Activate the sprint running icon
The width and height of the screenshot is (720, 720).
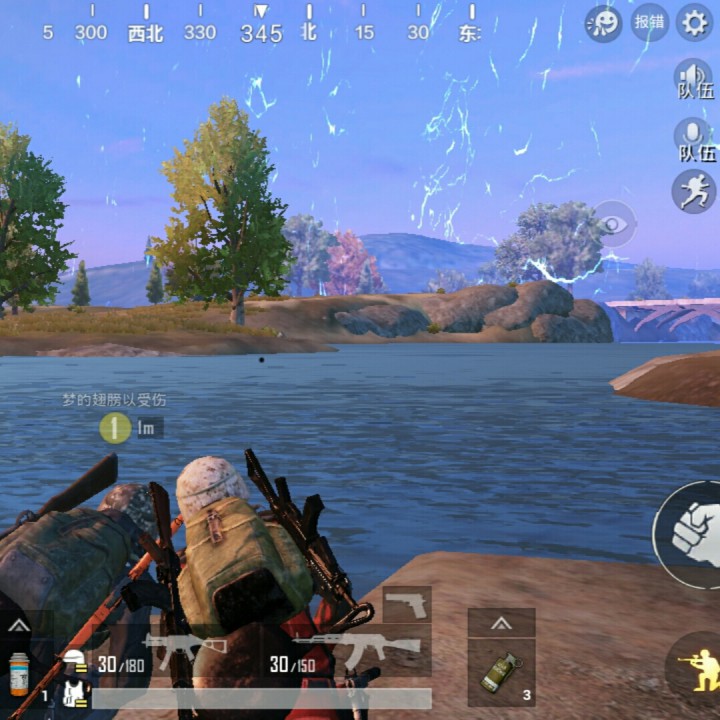point(694,191)
